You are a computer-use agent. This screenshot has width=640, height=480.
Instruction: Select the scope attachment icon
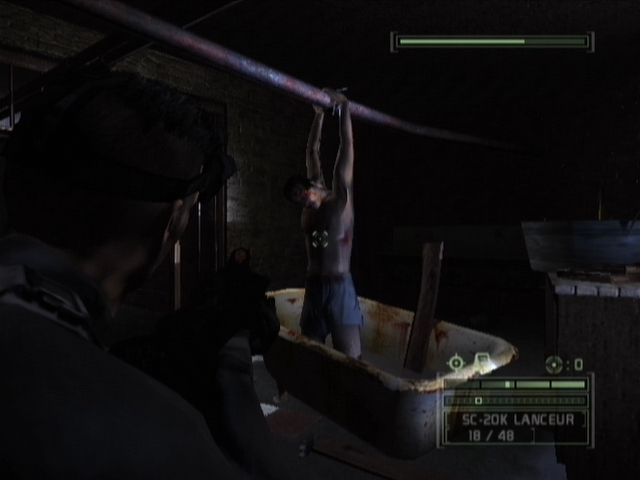tap(481, 361)
